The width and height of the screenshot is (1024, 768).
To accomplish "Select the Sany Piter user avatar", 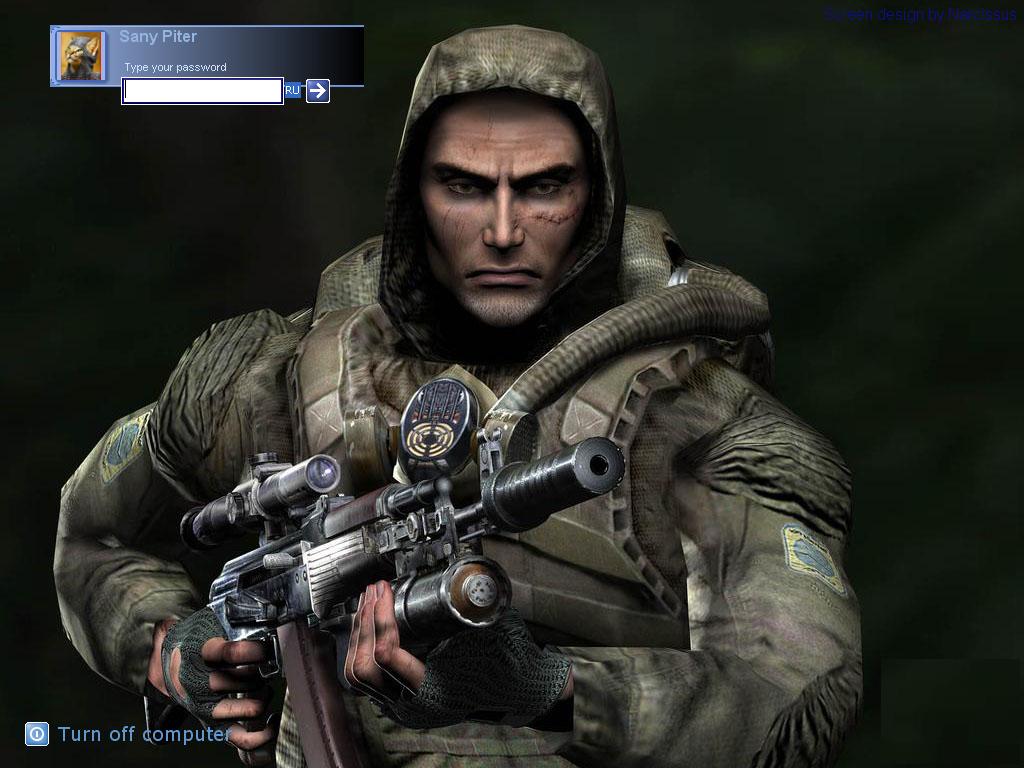I will tap(81, 56).
